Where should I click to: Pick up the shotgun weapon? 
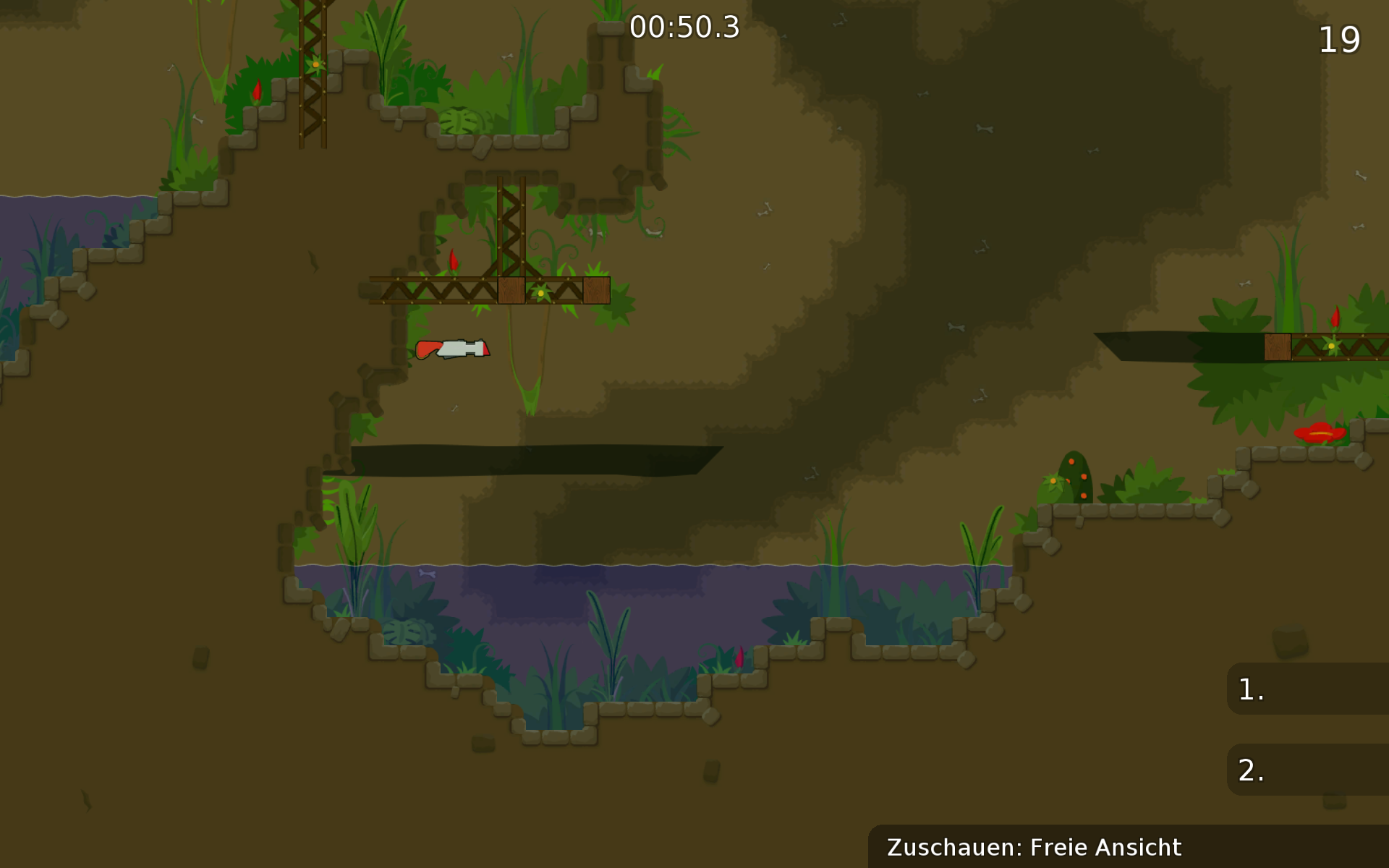point(452,349)
